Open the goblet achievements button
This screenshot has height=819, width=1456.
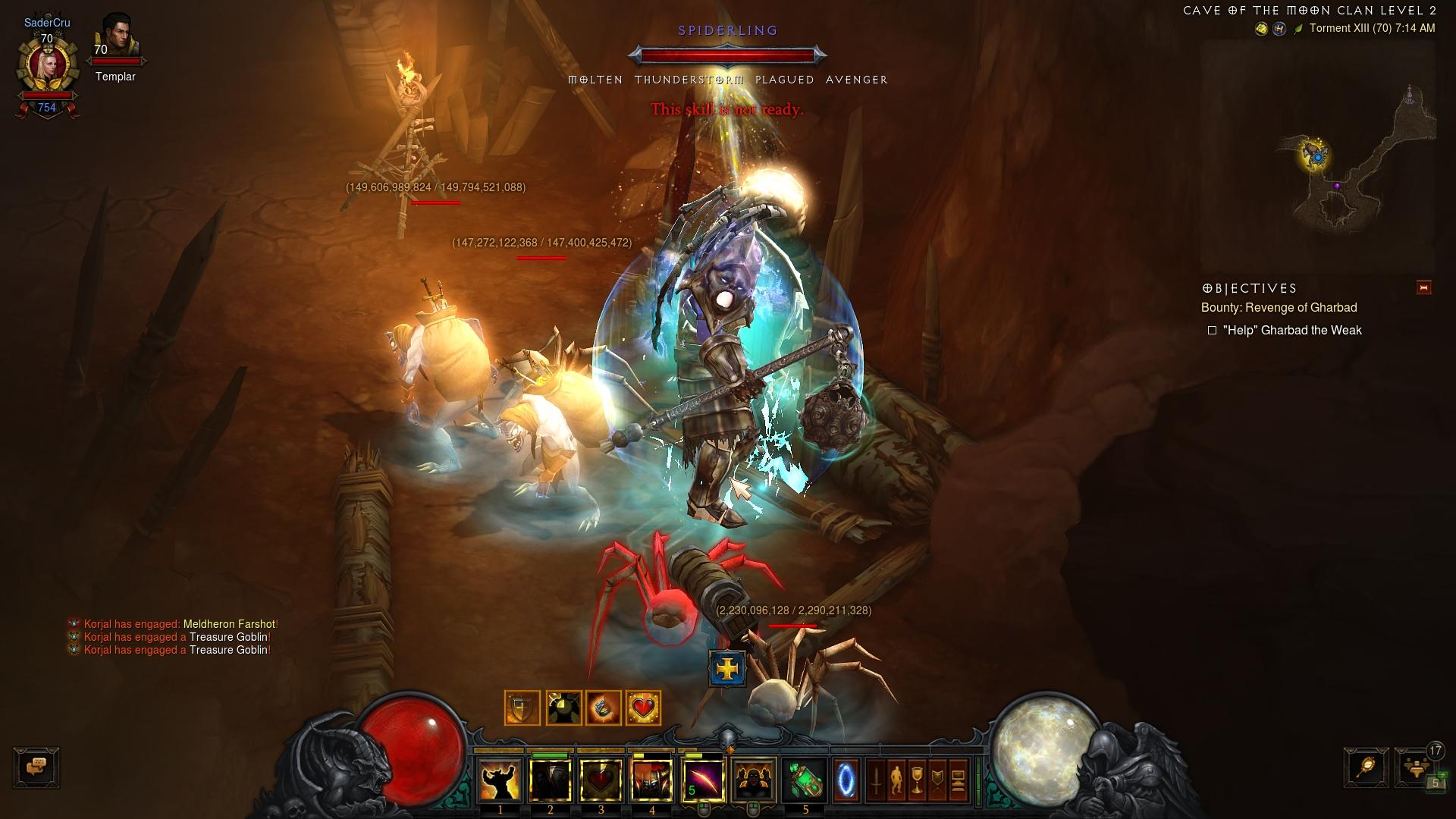tap(917, 780)
